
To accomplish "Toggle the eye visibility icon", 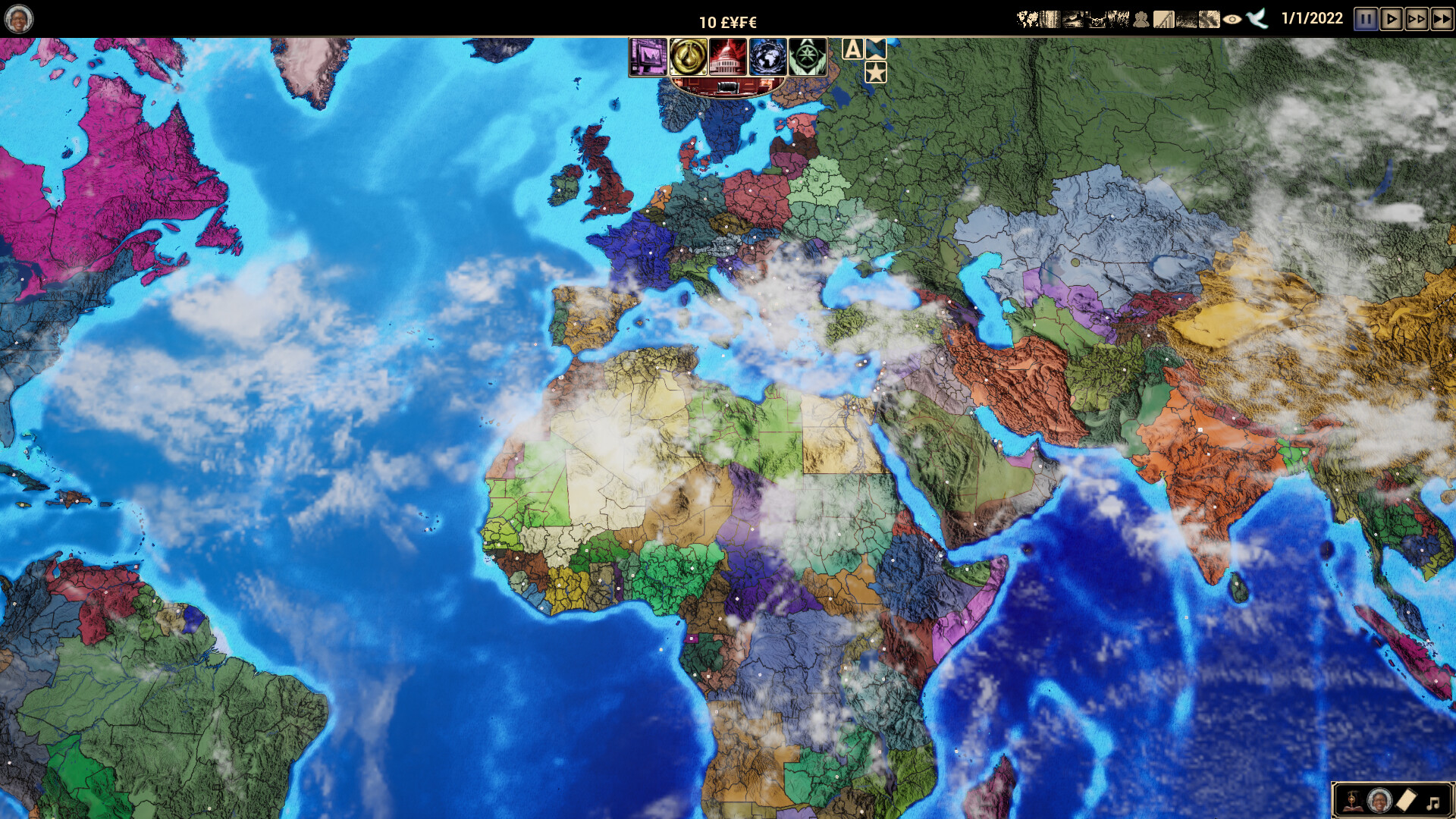I will pos(1232,20).
